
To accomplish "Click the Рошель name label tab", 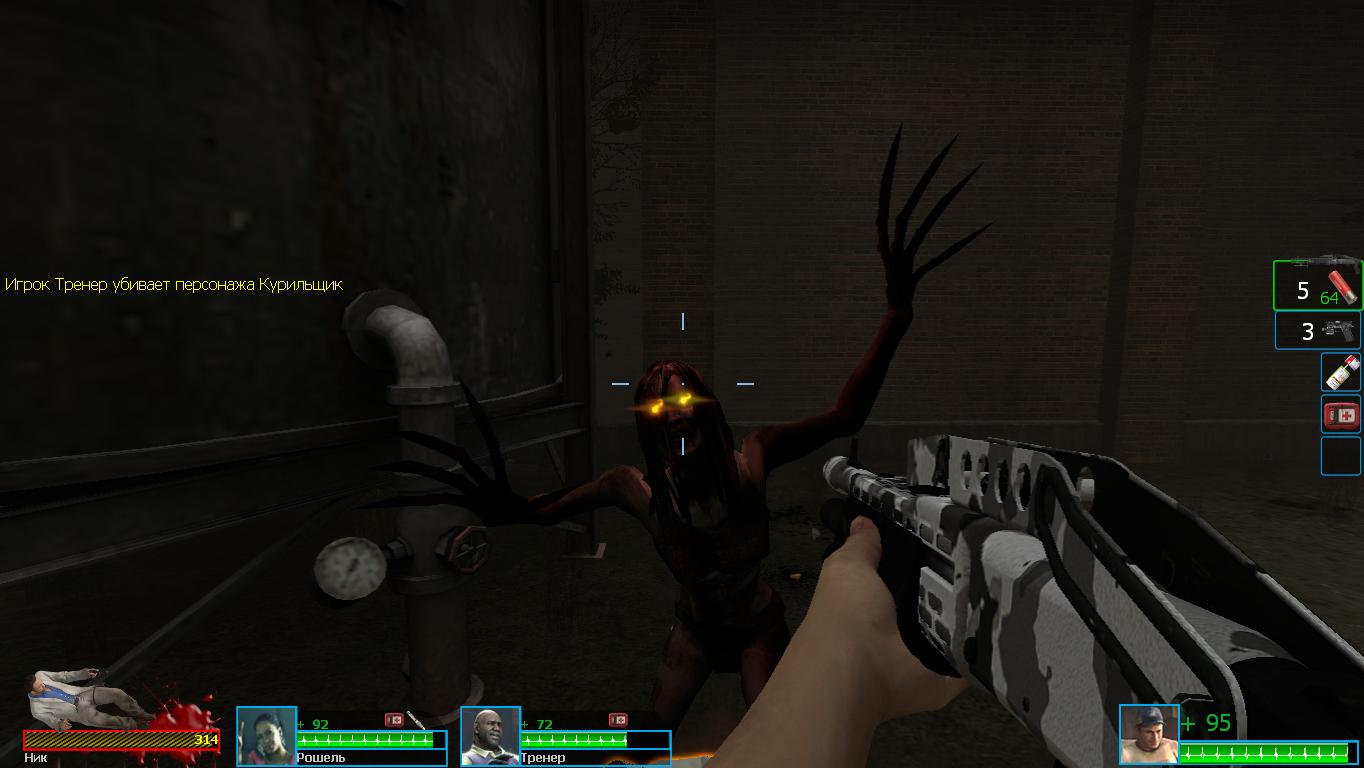I will 322,758.
